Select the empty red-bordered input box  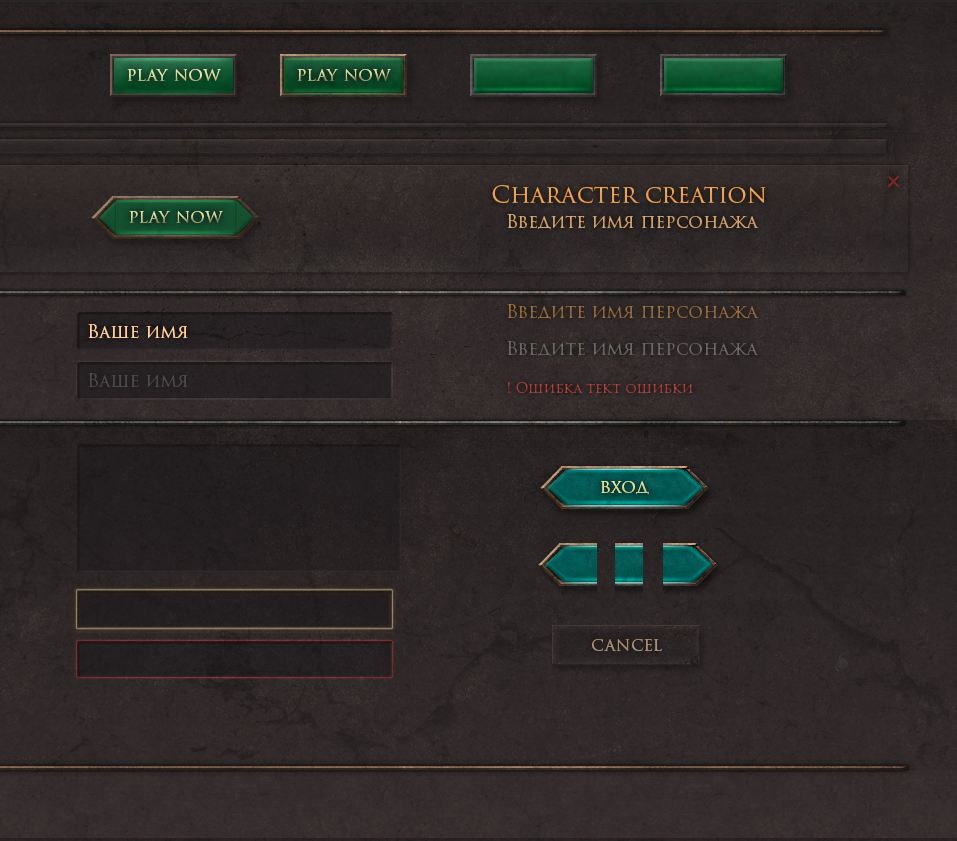234,659
